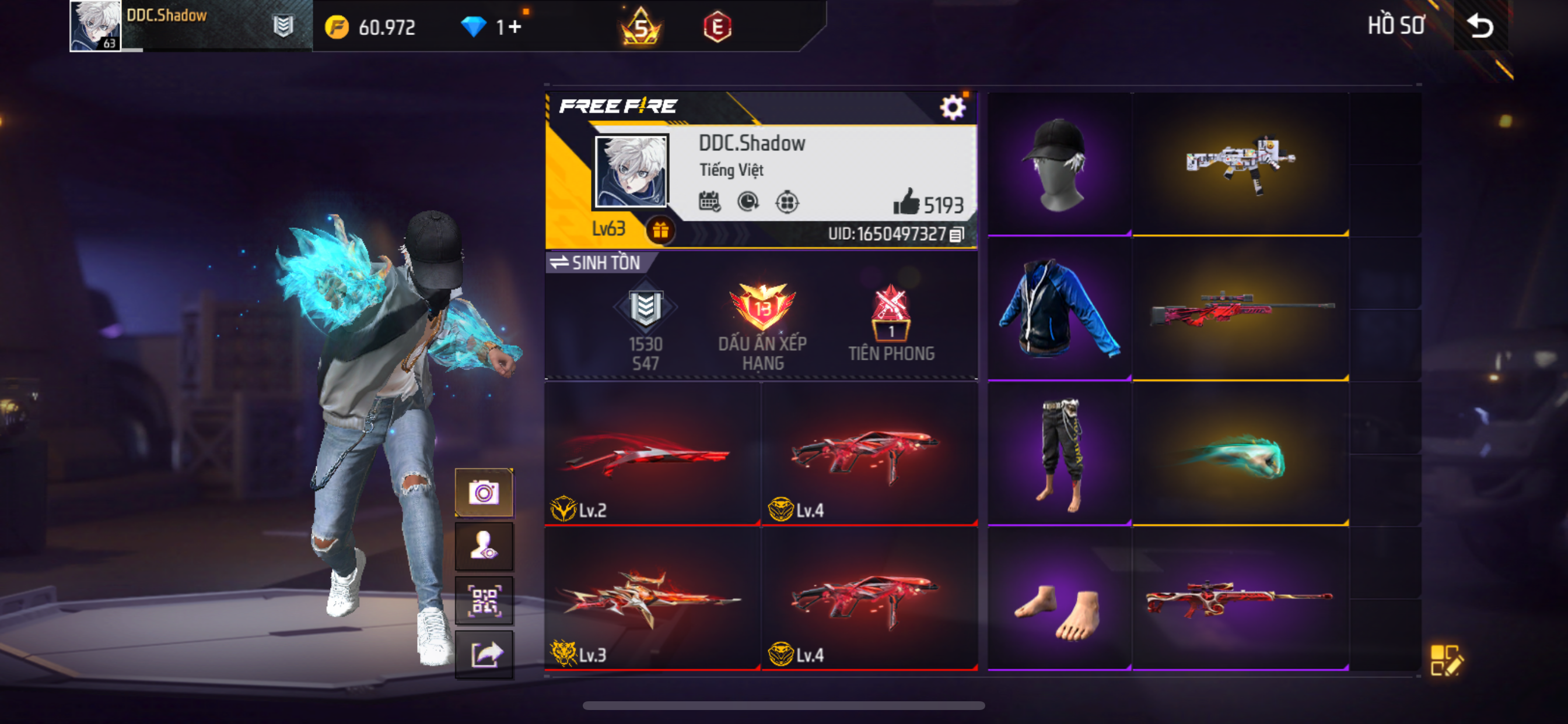Open the QR code button
The image size is (1568, 724).
484,600
